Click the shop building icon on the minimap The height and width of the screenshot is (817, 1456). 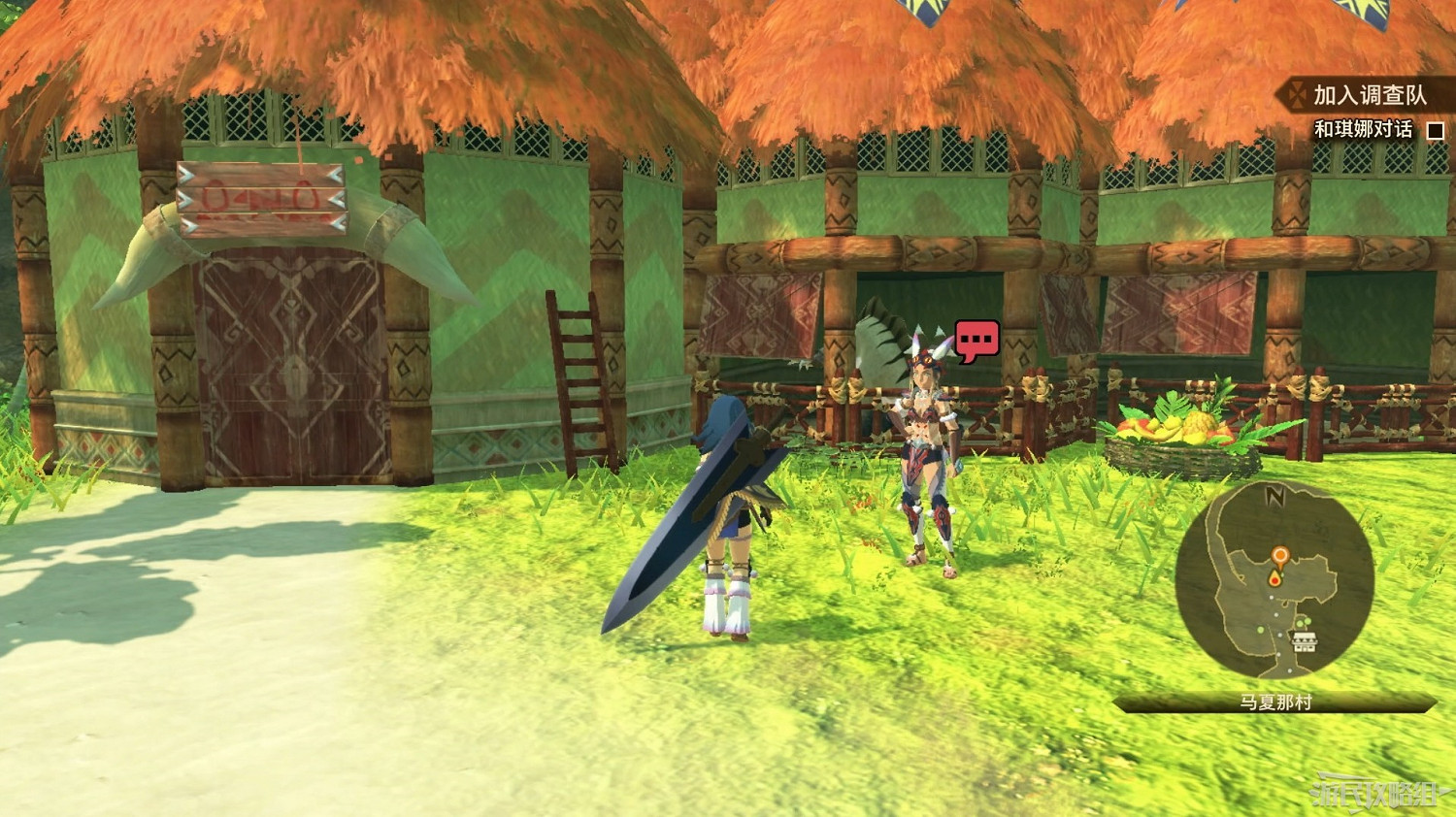coord(1305,640)
